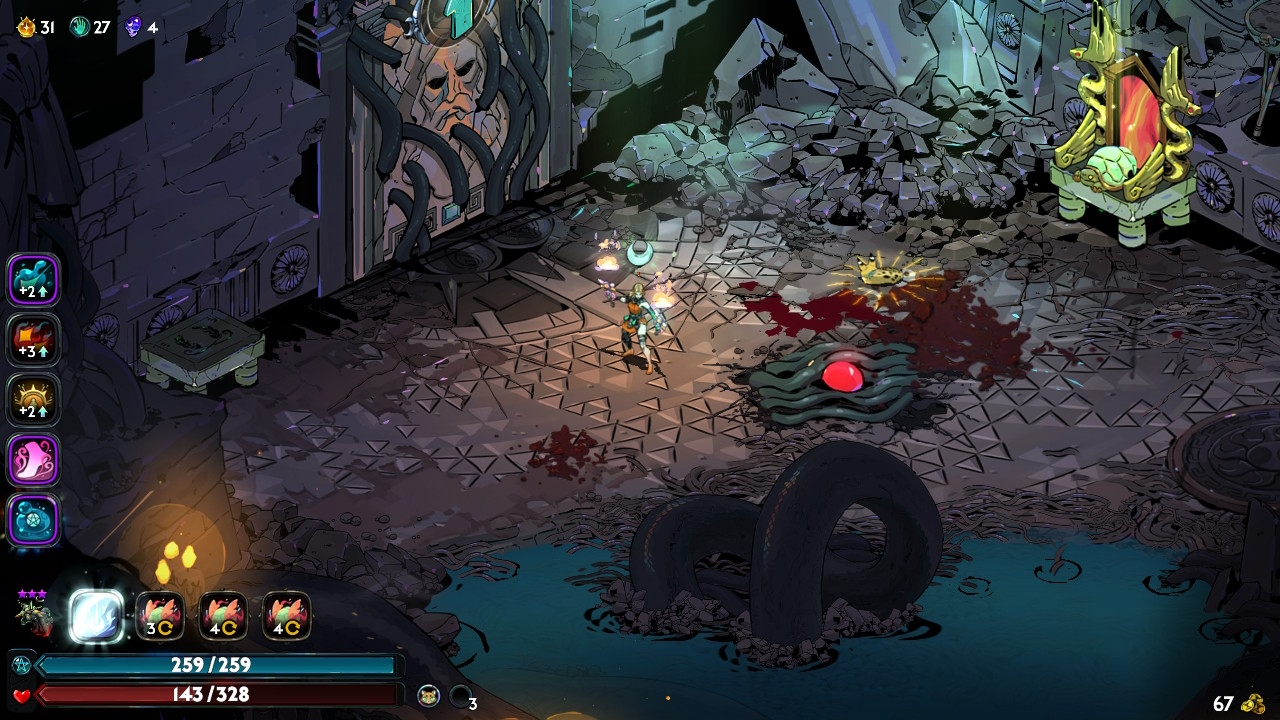Select the teal wave boon with +2
The image size is (1280, 720).
[34, 280]
